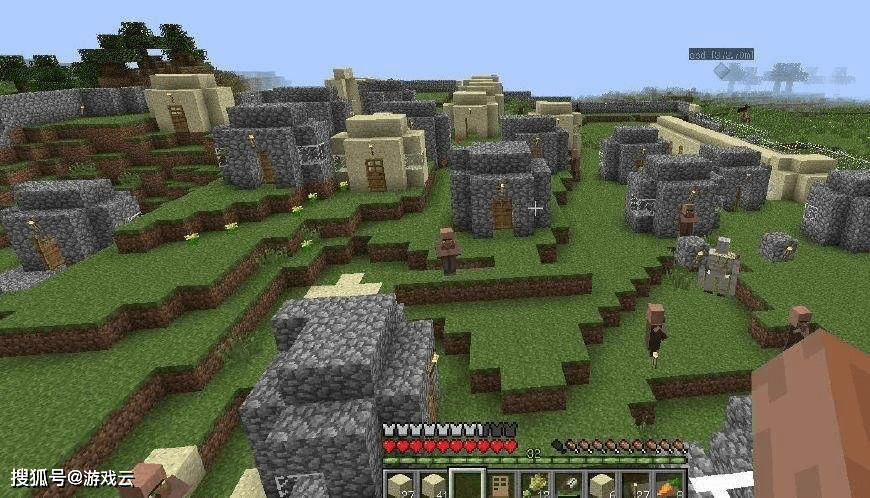Choose the yellow flower stack of 12
This screenshot has width=870, height=498.
pos(535,485)
